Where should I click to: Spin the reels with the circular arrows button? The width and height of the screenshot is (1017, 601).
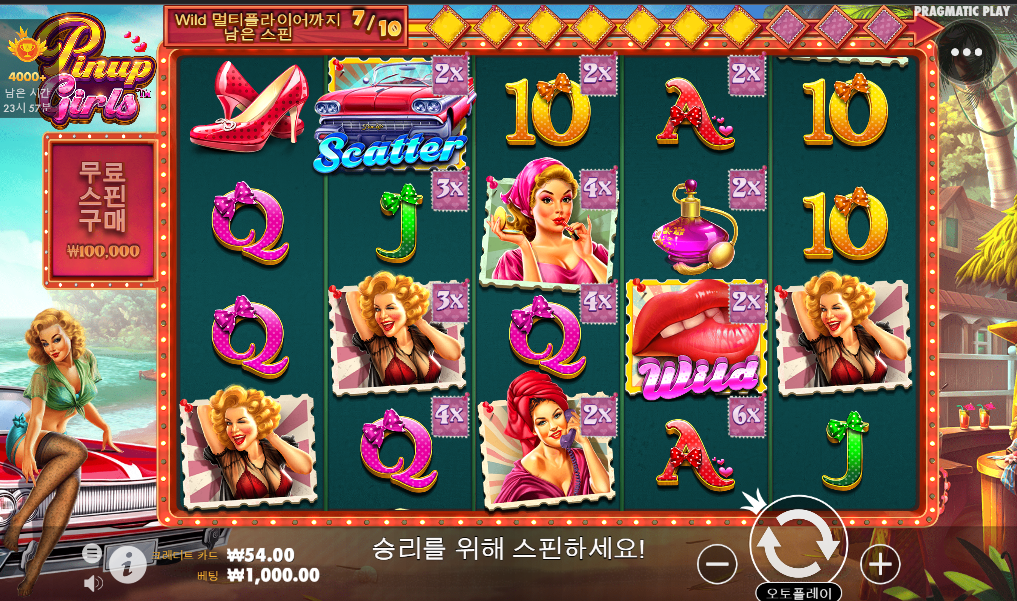(x=798, y=543)
